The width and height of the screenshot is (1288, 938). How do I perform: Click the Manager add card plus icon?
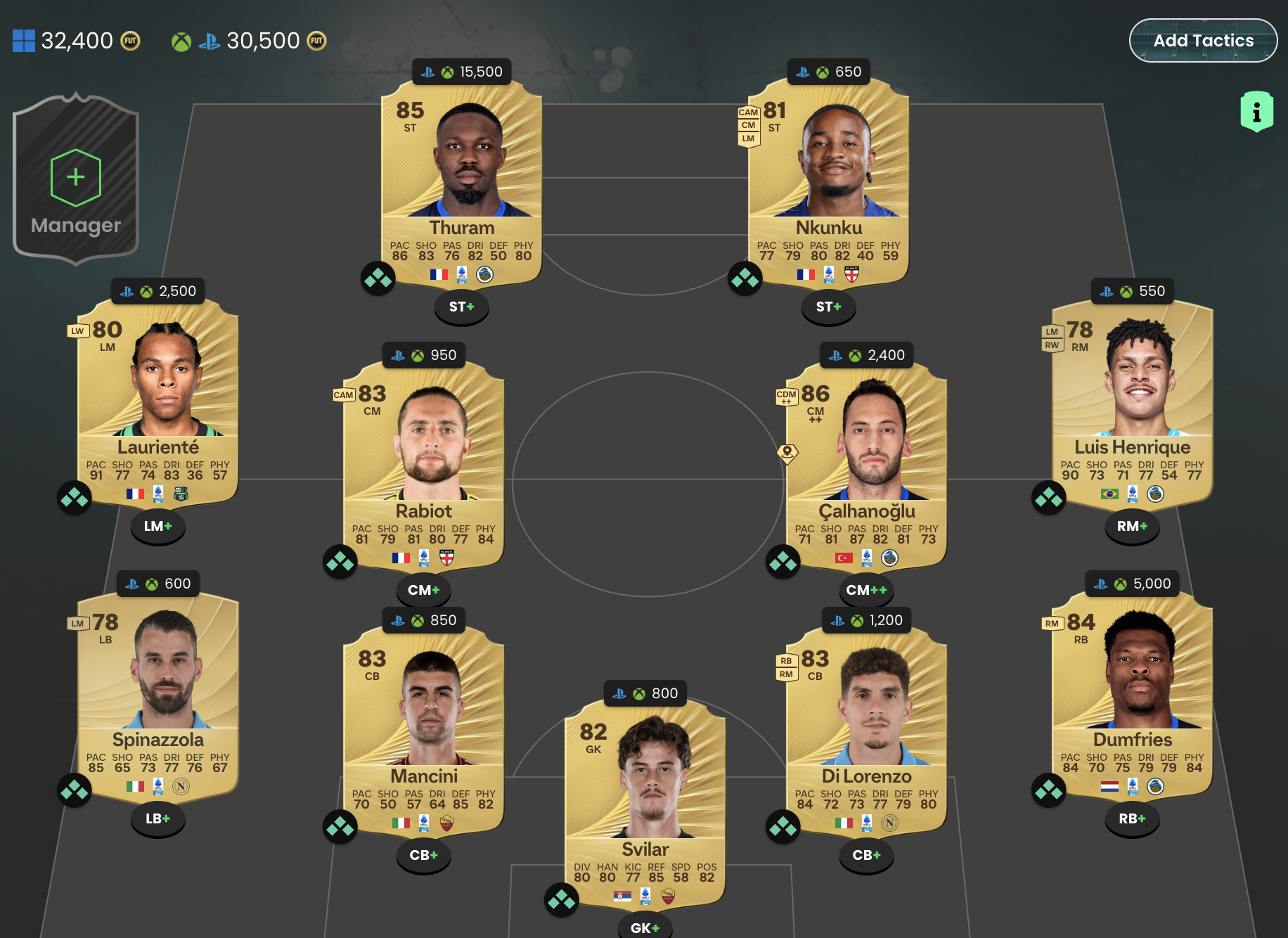(x=75, y=177)
